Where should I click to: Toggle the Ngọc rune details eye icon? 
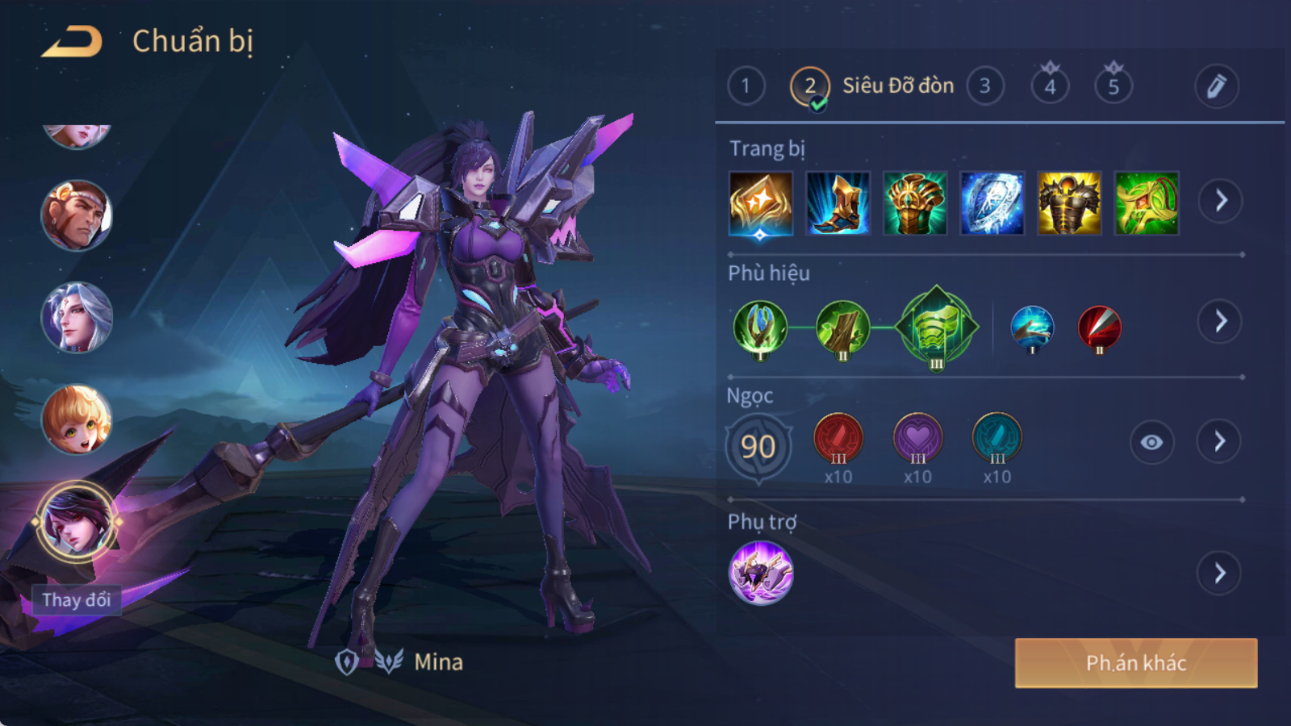1151,442
